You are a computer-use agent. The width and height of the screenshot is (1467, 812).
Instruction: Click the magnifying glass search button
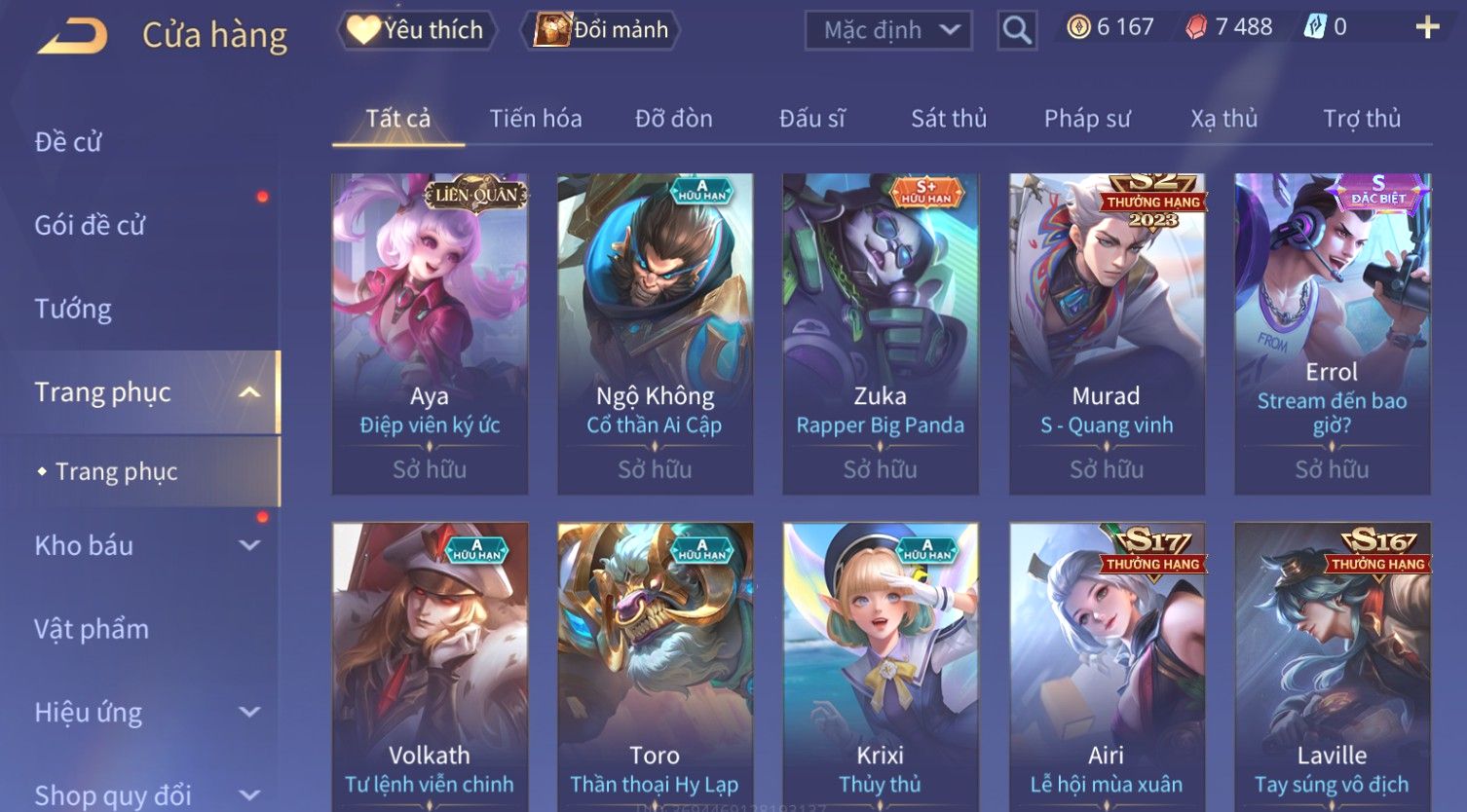1016,30
